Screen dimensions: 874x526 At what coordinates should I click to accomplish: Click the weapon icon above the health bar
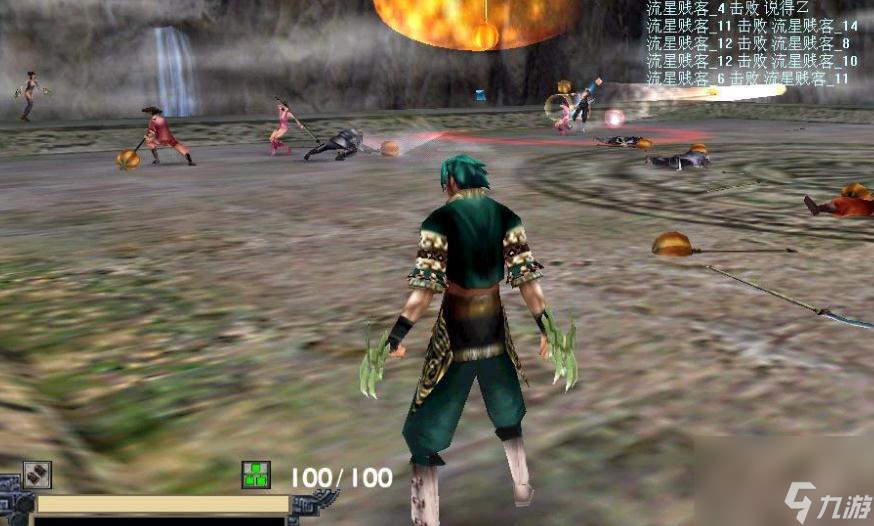click(x=37, y=475)
